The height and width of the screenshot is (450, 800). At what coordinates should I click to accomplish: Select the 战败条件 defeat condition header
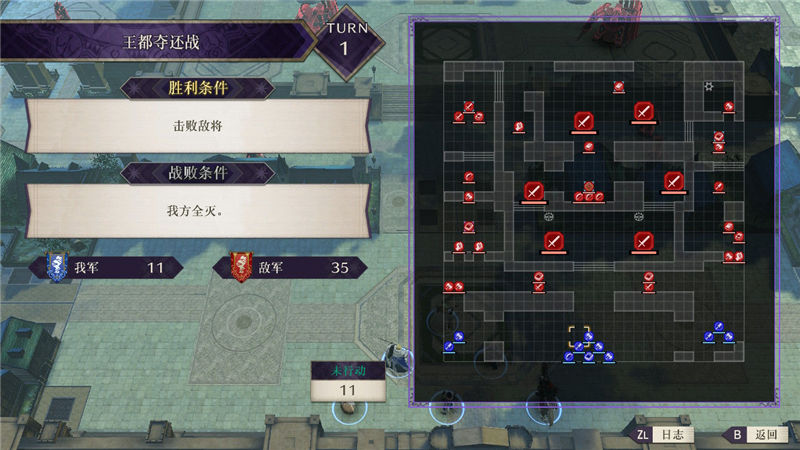pyautogui.click(x=198, y=172)
